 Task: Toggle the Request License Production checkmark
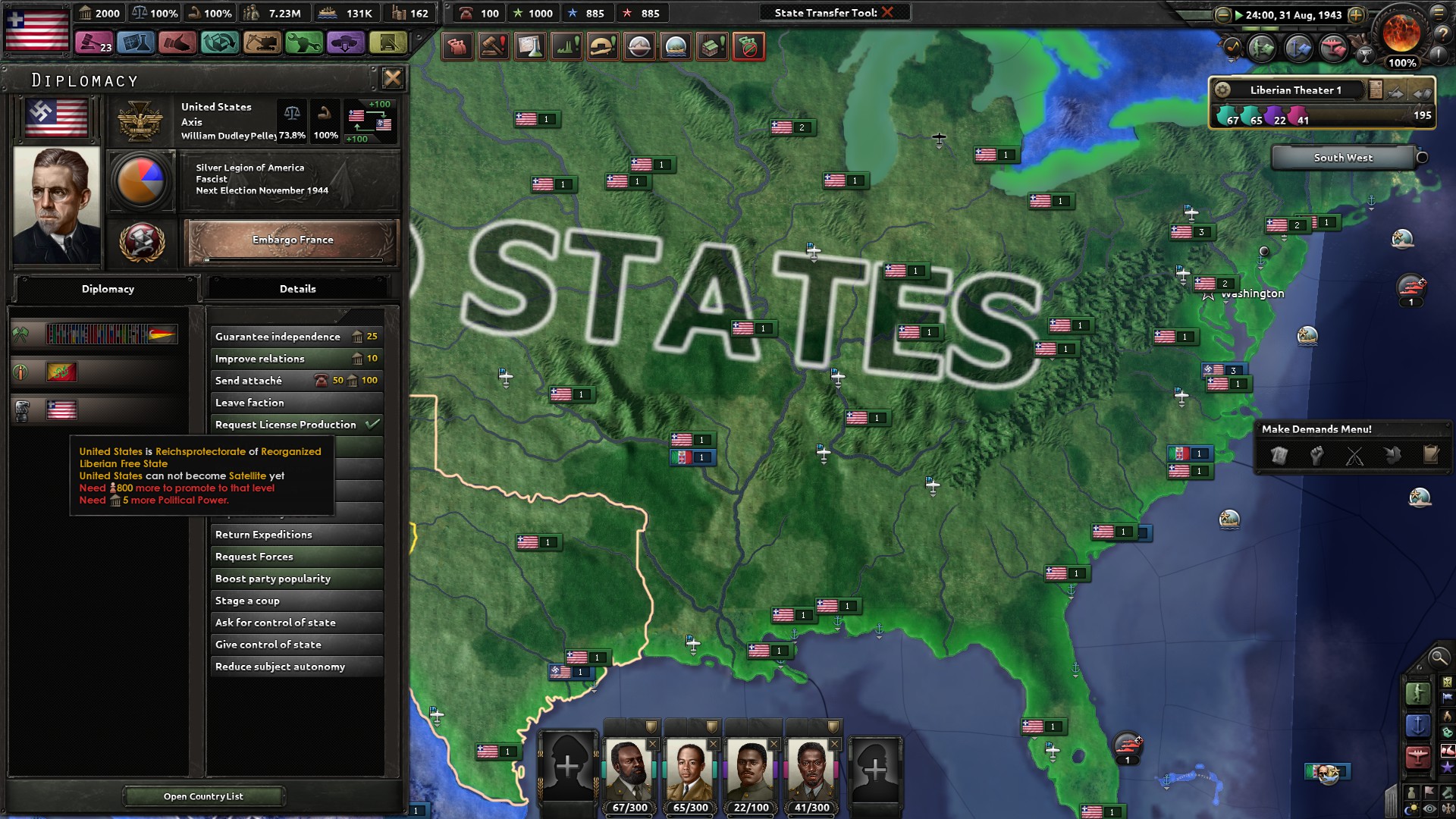(372, 425)
